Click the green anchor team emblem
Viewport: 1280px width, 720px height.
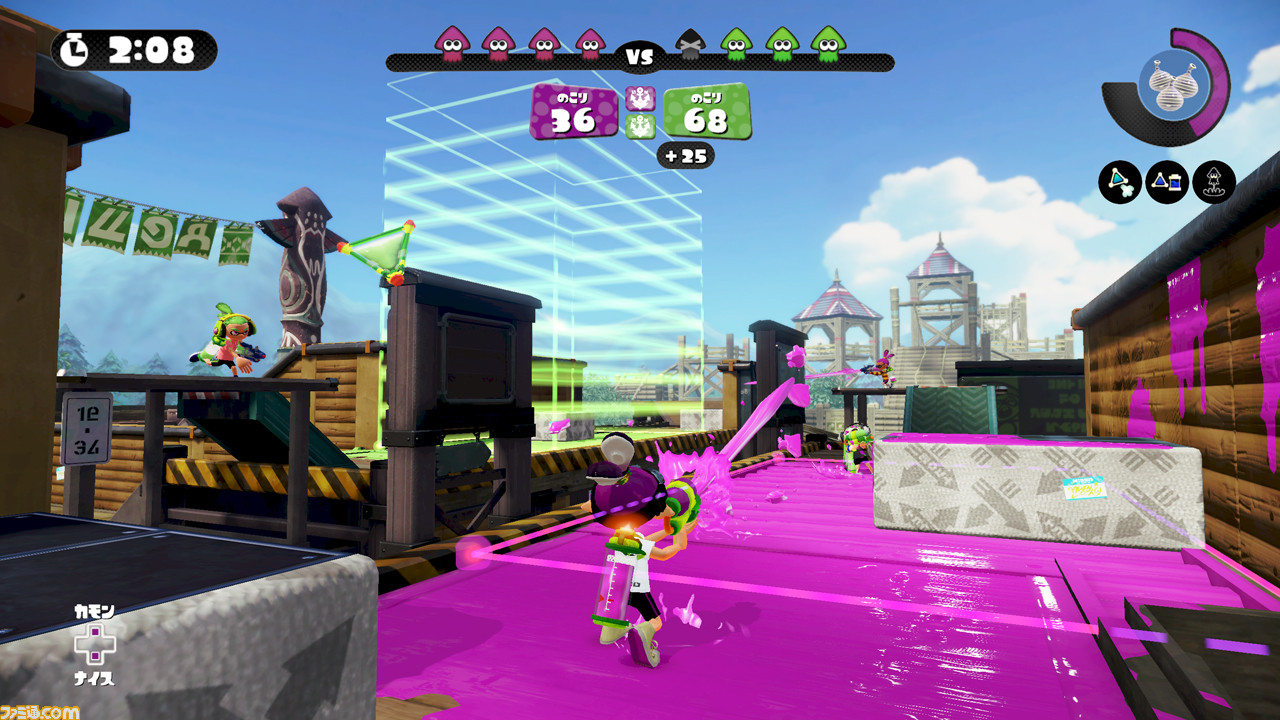pos(640,127)
